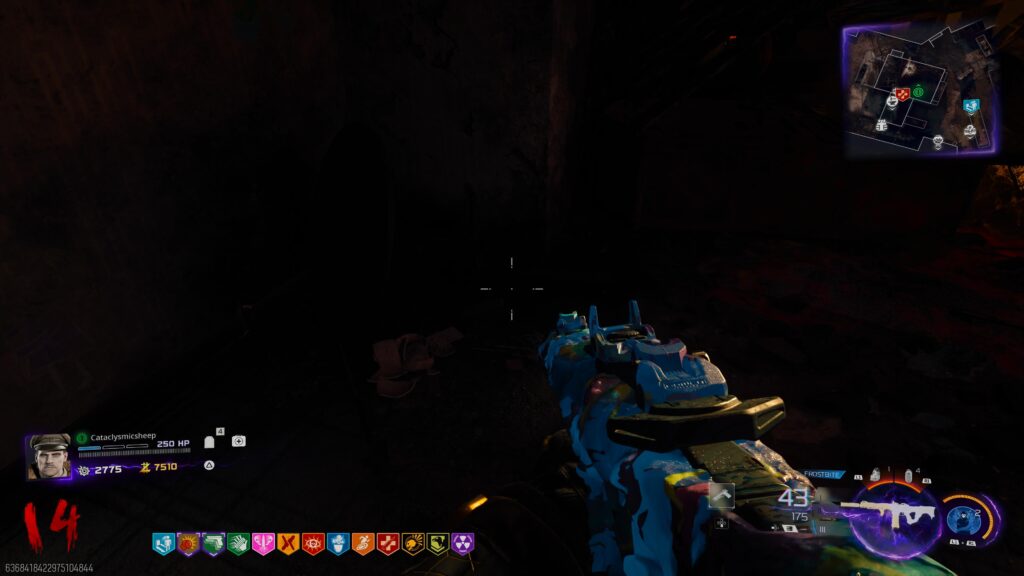The width and height of the screenshot is (1024, 576).
Task: Select the orange running figure perk
Action: tap(363, 543)
